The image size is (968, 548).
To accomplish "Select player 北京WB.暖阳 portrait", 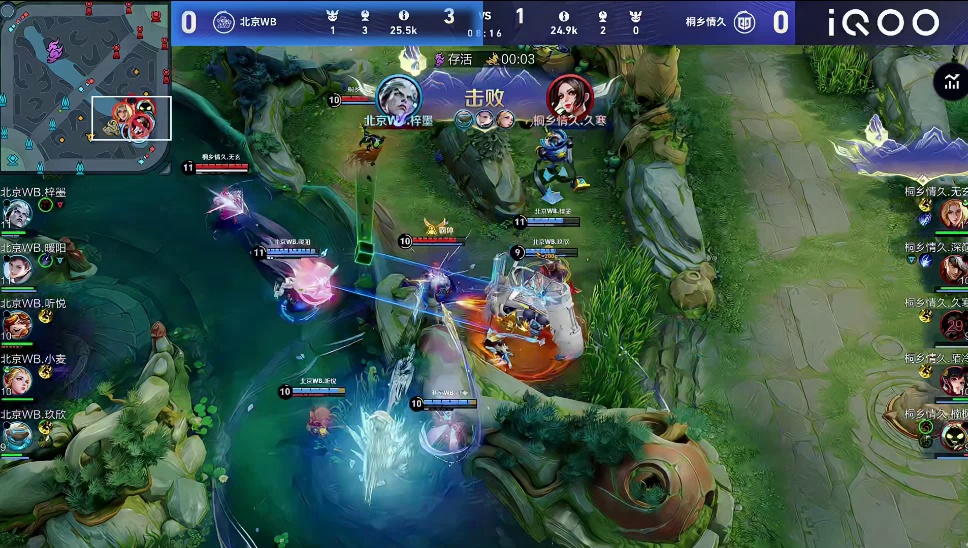I will 17,268.
